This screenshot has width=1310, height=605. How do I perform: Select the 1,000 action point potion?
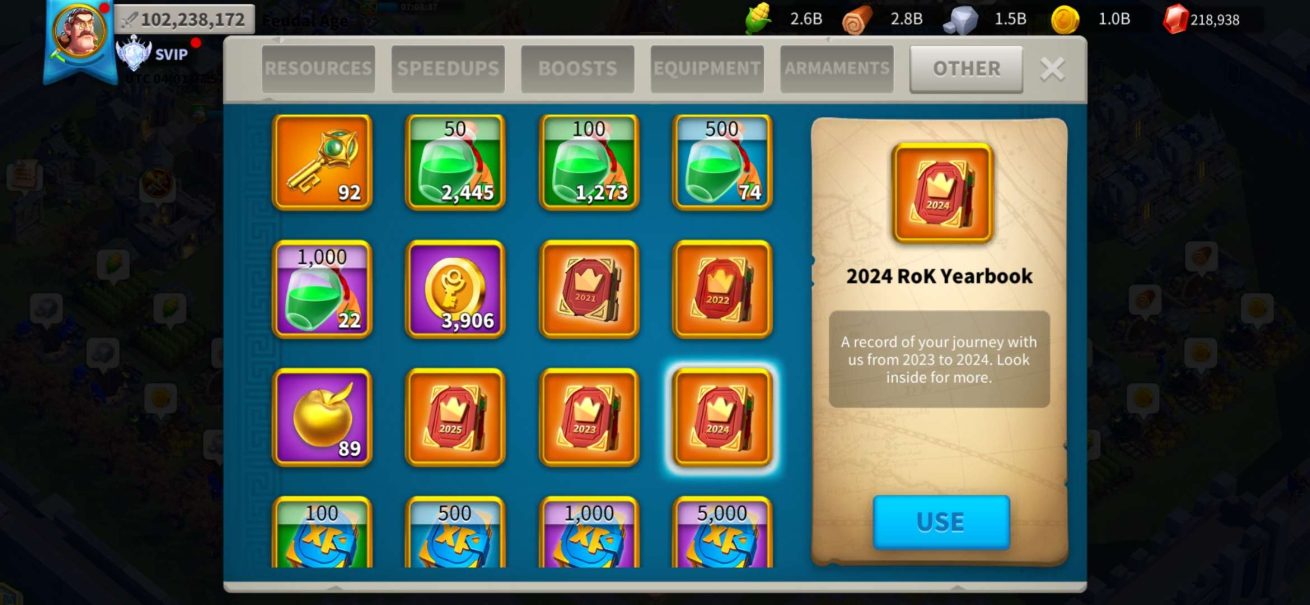click(x=322, y=289)
